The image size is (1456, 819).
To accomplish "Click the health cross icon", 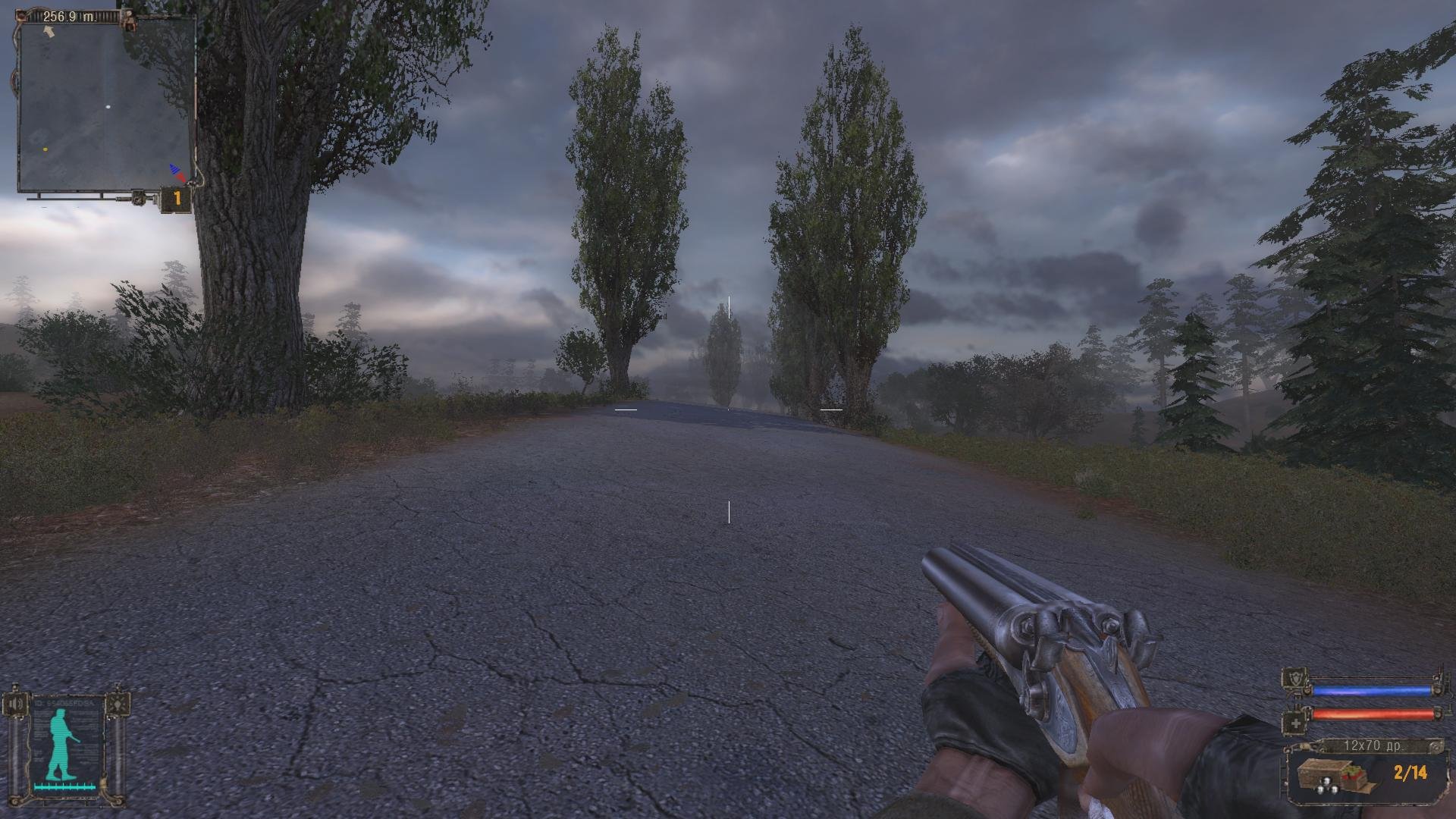I will pos(1295,723).
